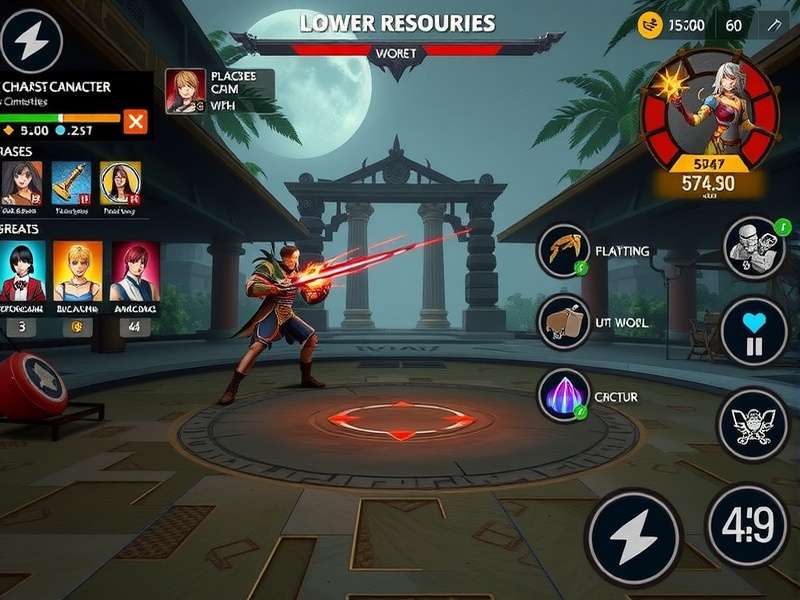Open the winged skull emblem button
Image resolution: width=800 pixels, height=600 pixels.
753,424
